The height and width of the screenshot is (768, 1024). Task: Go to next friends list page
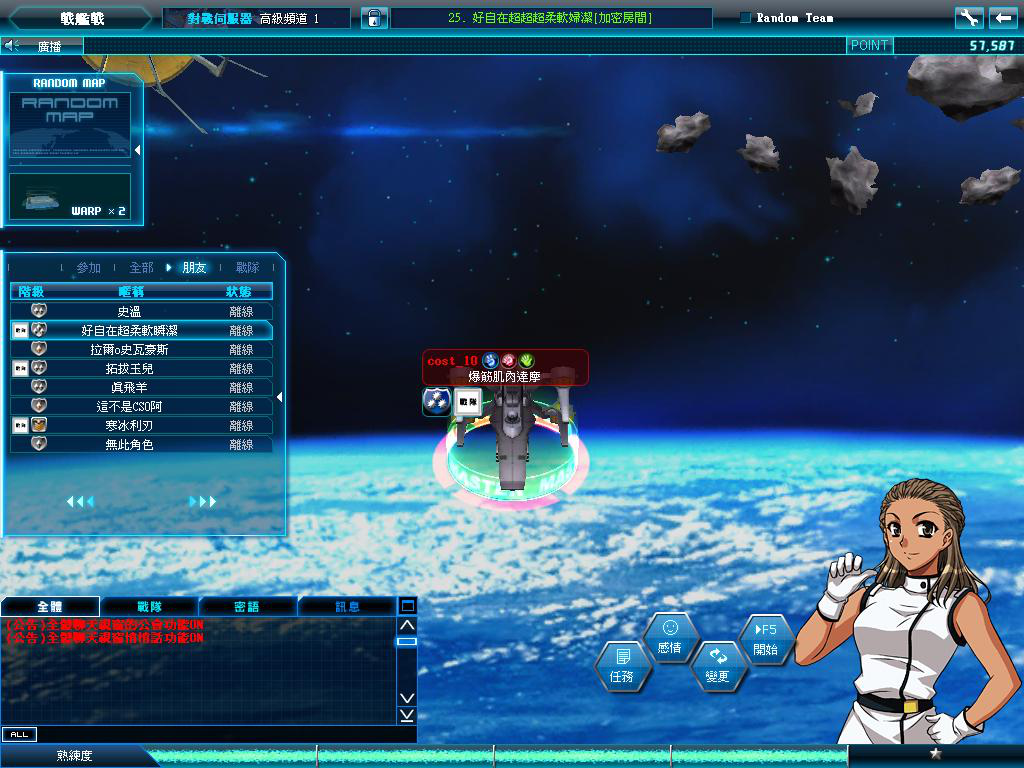pos(203,501)
